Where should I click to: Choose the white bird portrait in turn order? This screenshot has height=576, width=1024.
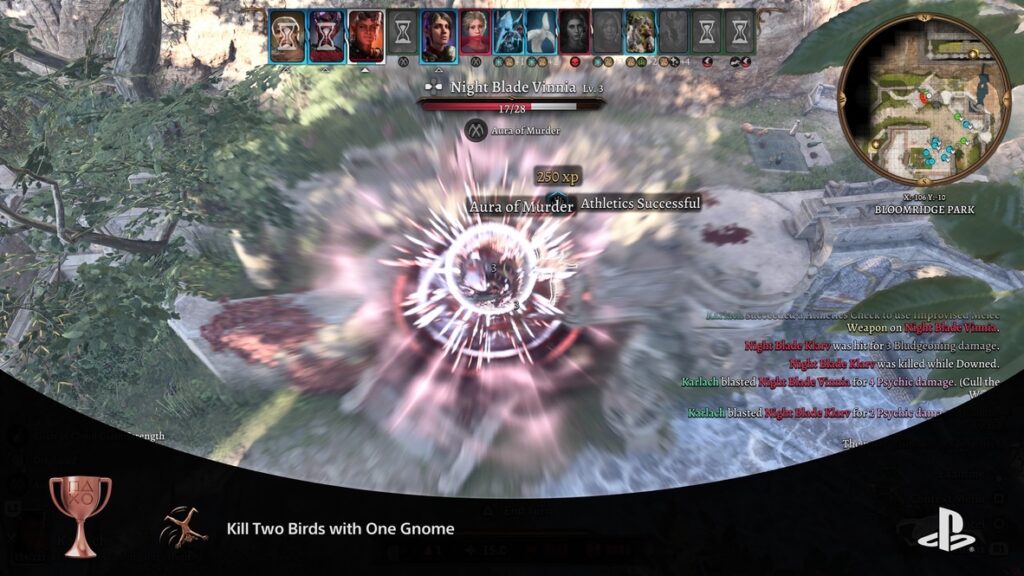pos(541,37)
